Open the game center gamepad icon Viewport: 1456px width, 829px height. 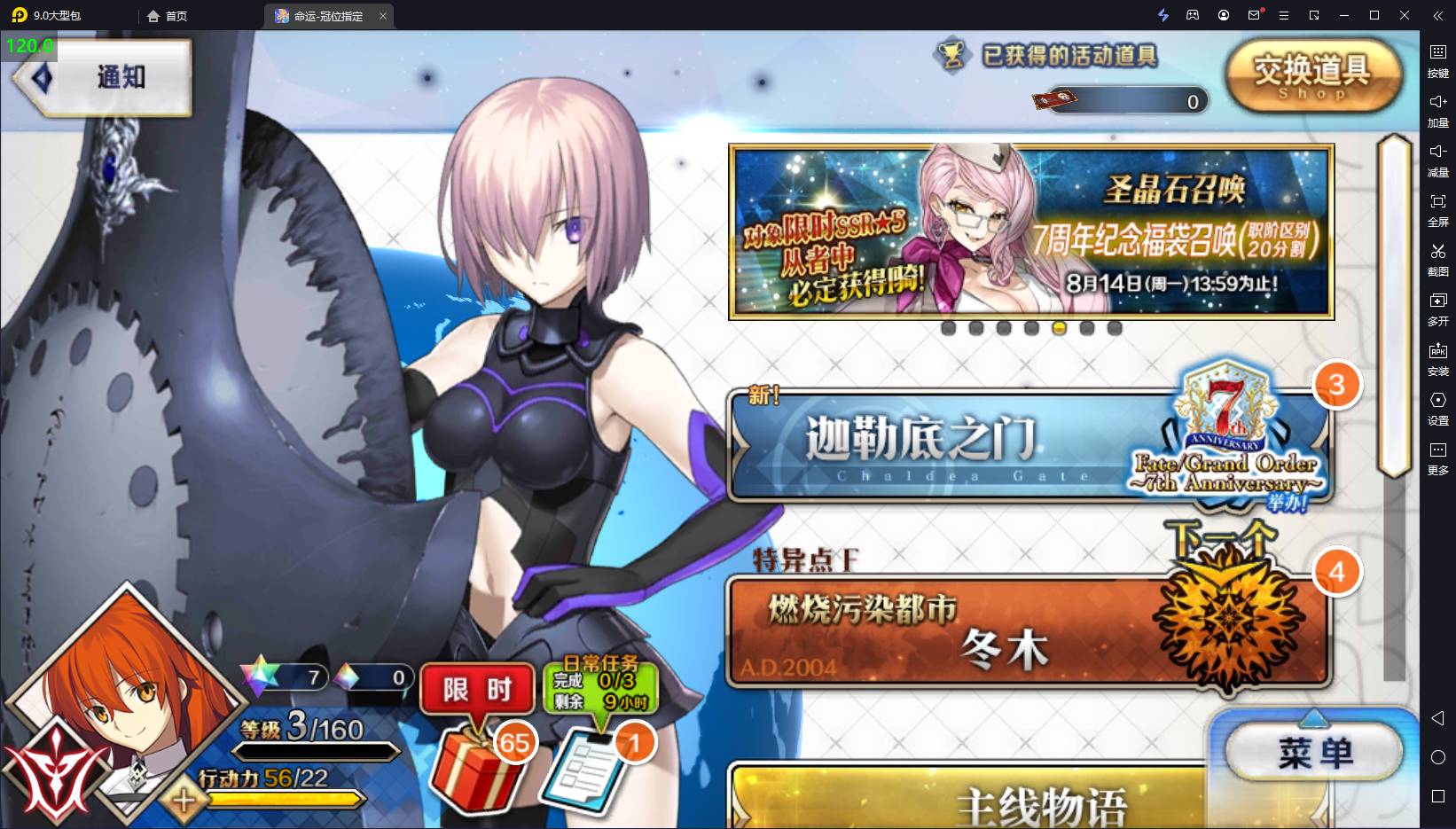click(1193, 15)
